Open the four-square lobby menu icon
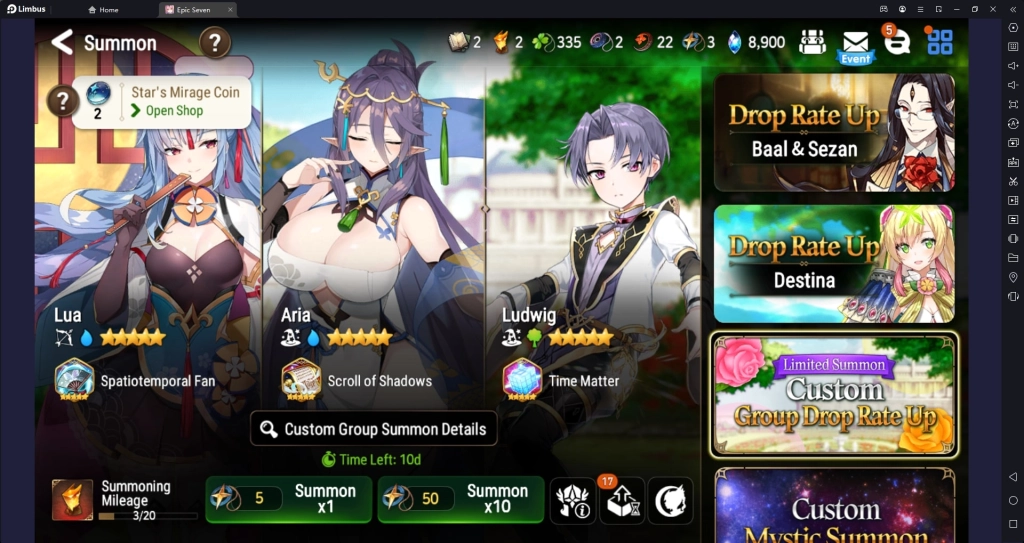 pos(940,42)
